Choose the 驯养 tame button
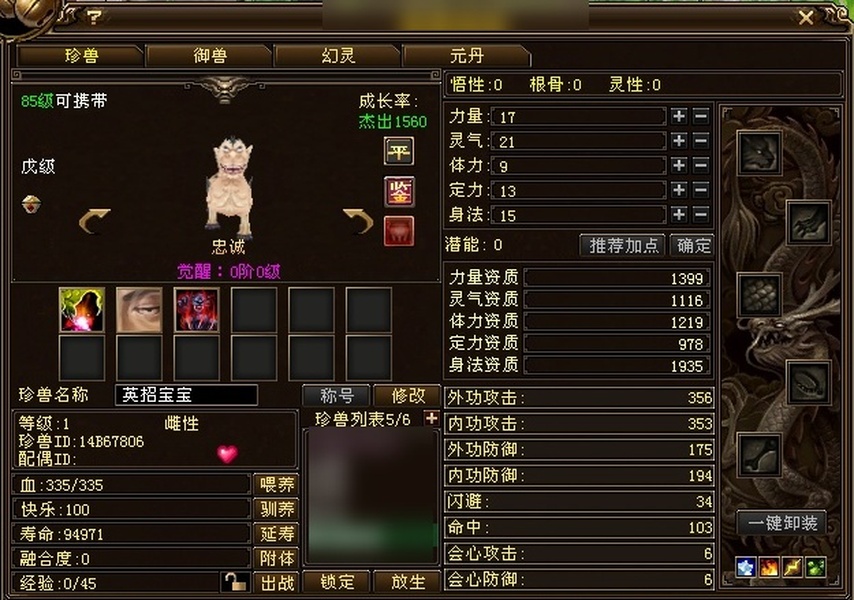Screen dimensions: 854x600 276,509
